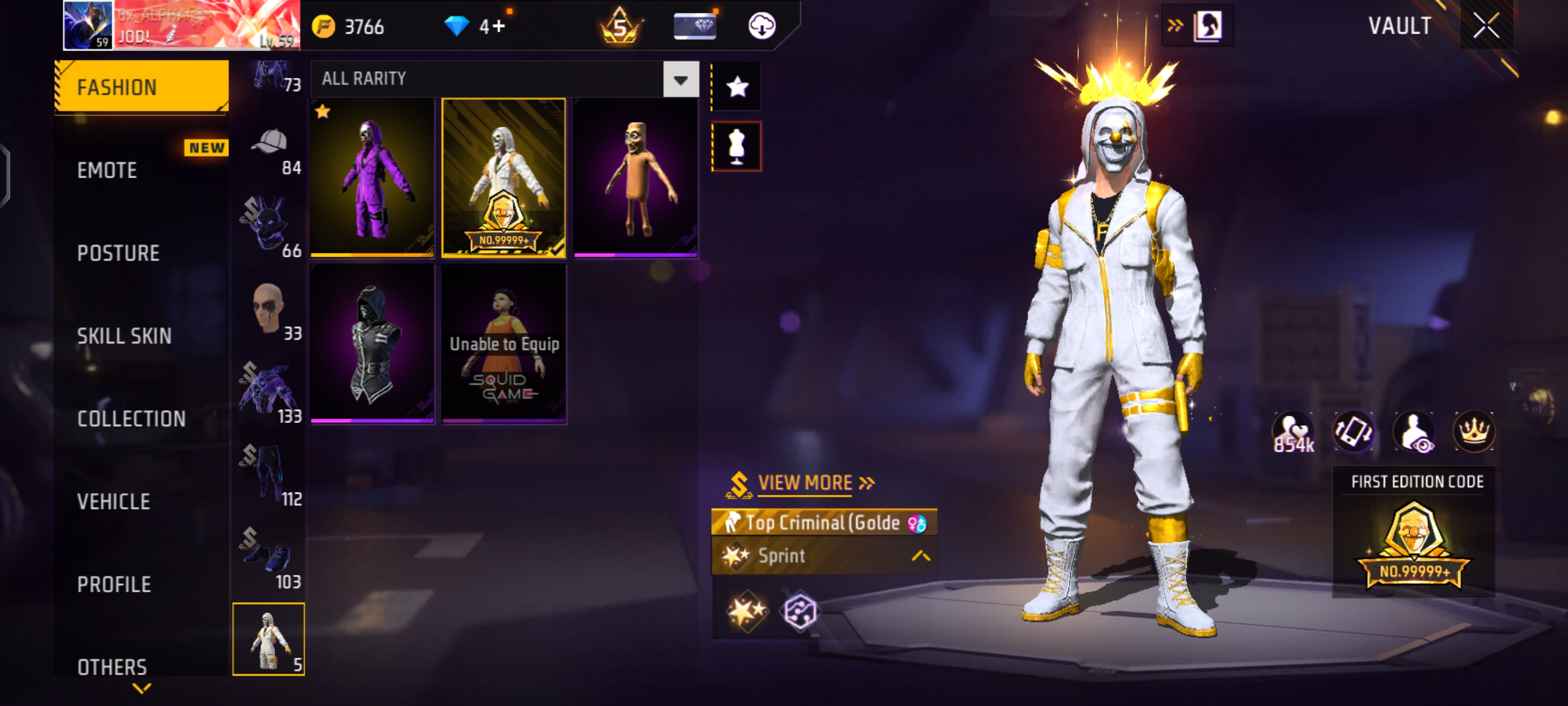Select the purple jumpsuit outfit
Viewport: 1568px width, 706px height.
point(372,177)
